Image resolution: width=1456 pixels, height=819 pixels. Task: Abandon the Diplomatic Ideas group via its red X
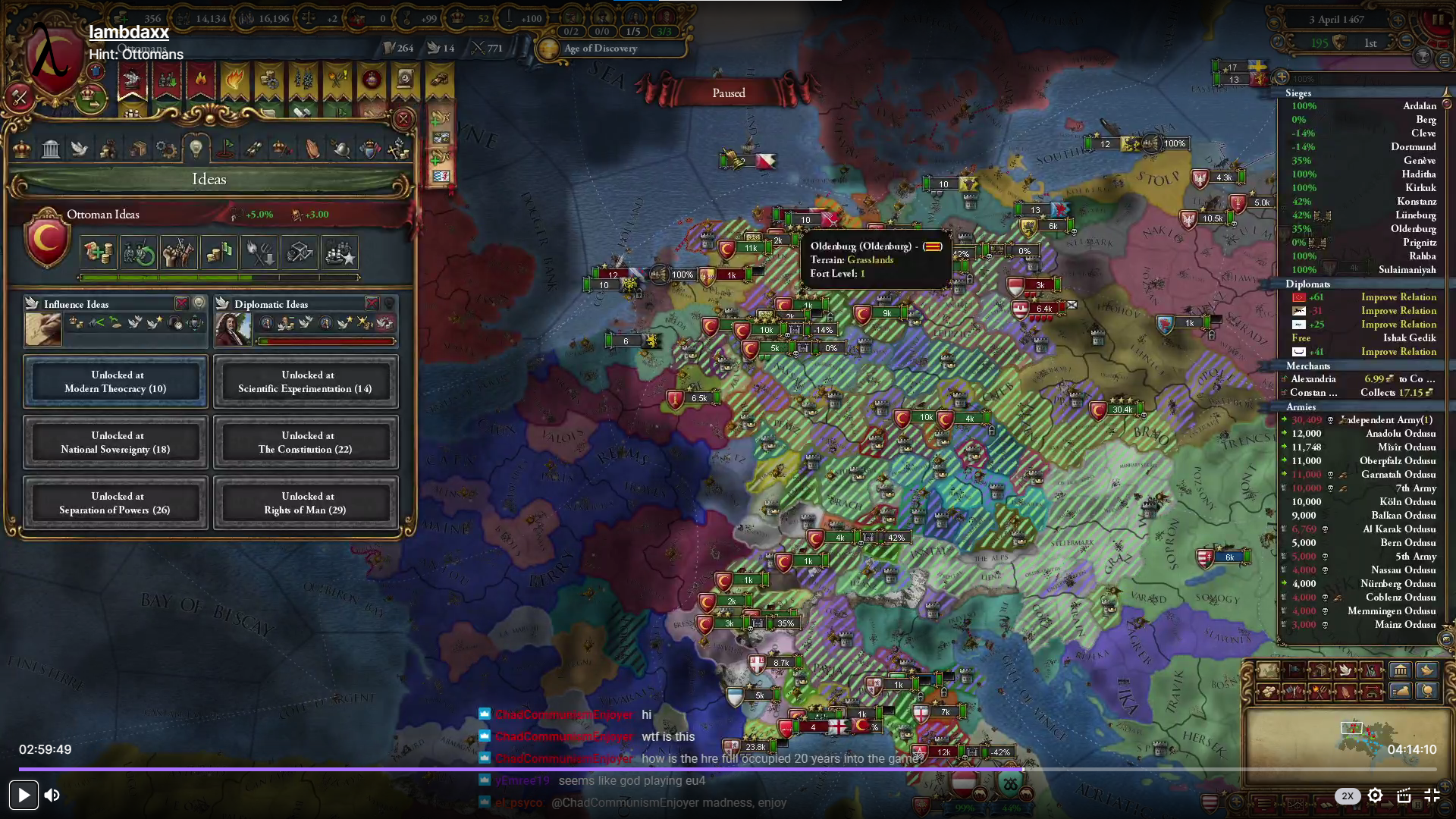(x=372, y=303)
